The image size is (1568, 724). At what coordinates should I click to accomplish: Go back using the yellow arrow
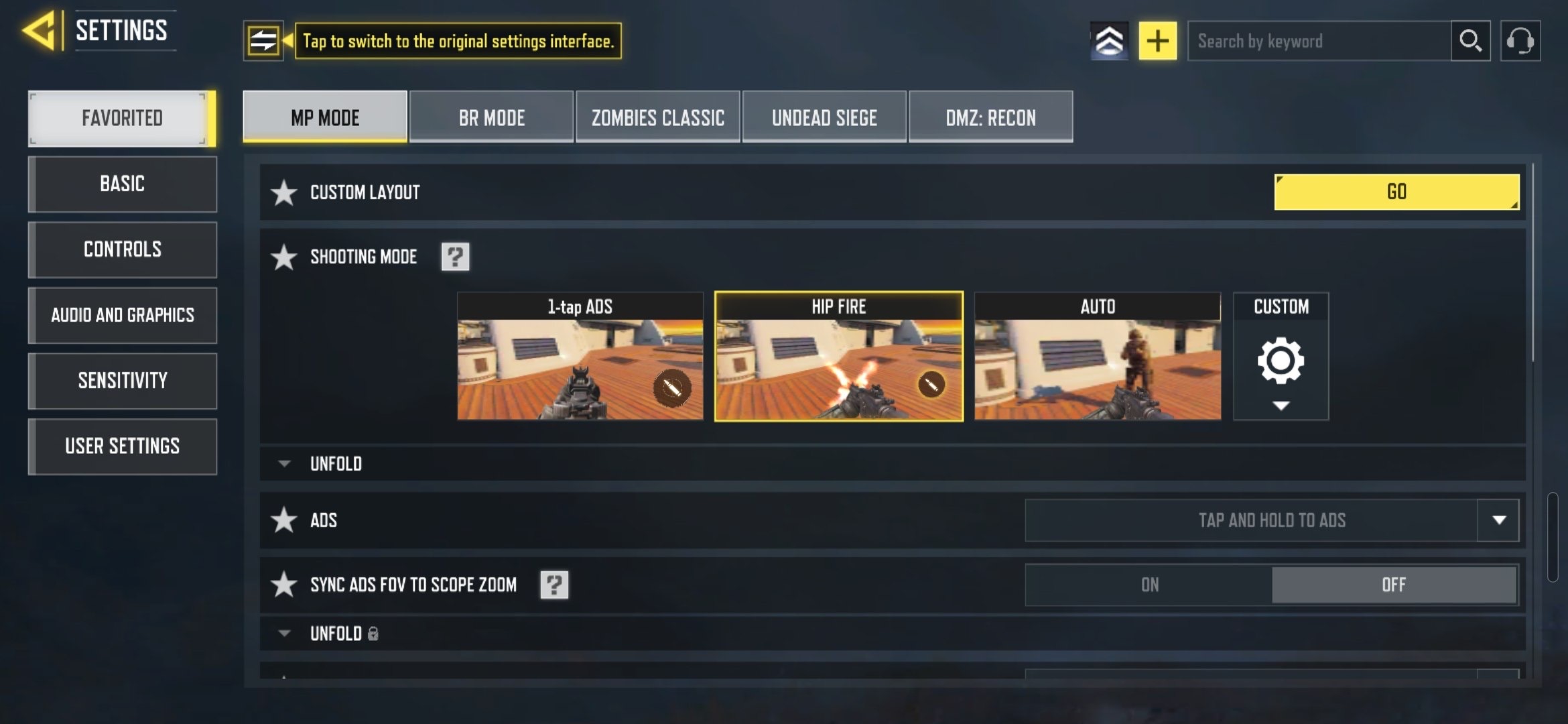pos(39,31)
